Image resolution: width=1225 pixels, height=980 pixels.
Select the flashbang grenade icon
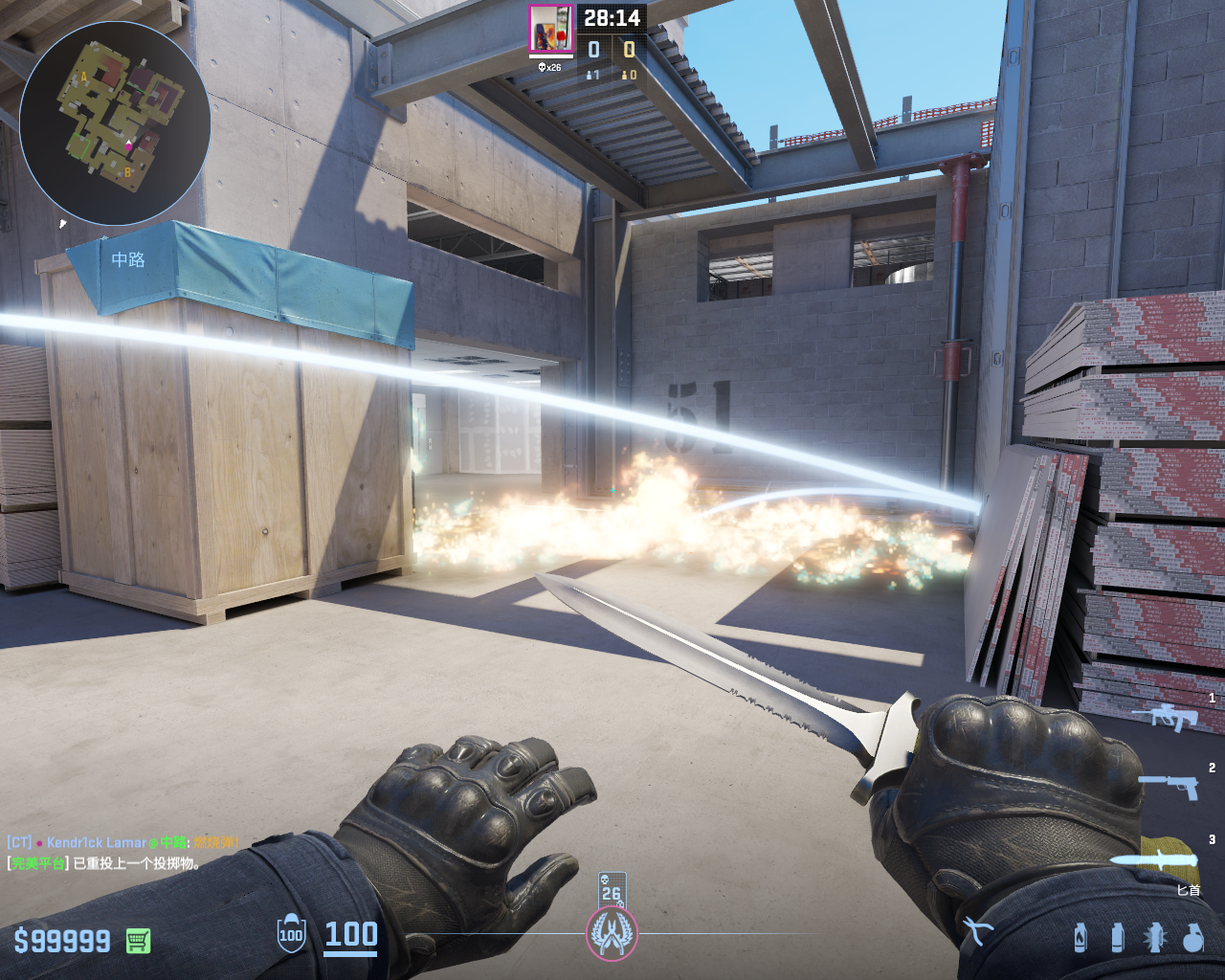(1154, 937)
